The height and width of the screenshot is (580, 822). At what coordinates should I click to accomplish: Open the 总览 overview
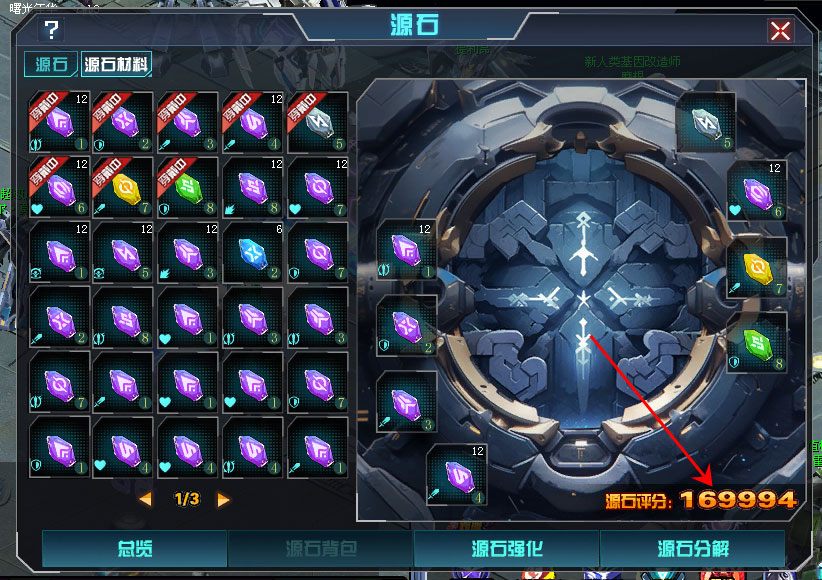click(134, 549)
